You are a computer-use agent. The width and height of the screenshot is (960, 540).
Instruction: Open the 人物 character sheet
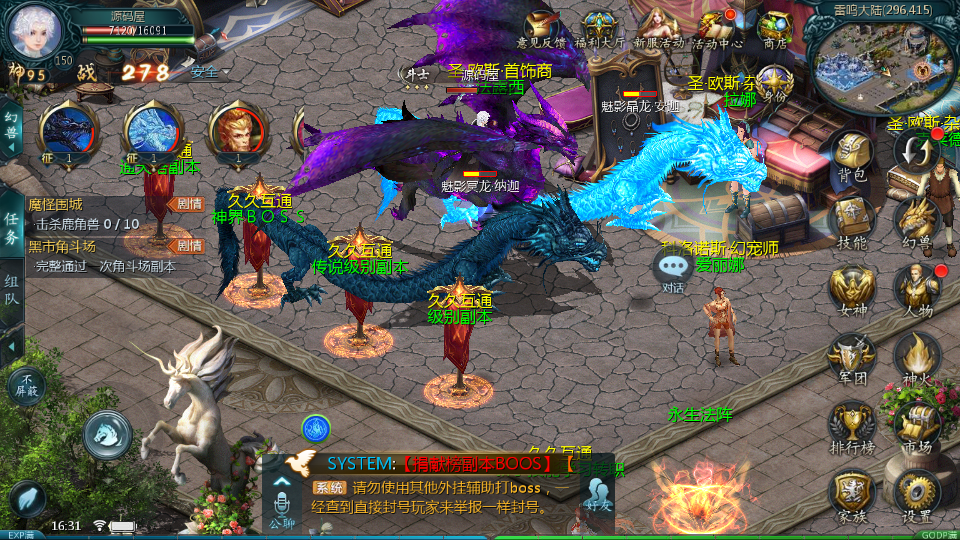(x=915, y=288)
